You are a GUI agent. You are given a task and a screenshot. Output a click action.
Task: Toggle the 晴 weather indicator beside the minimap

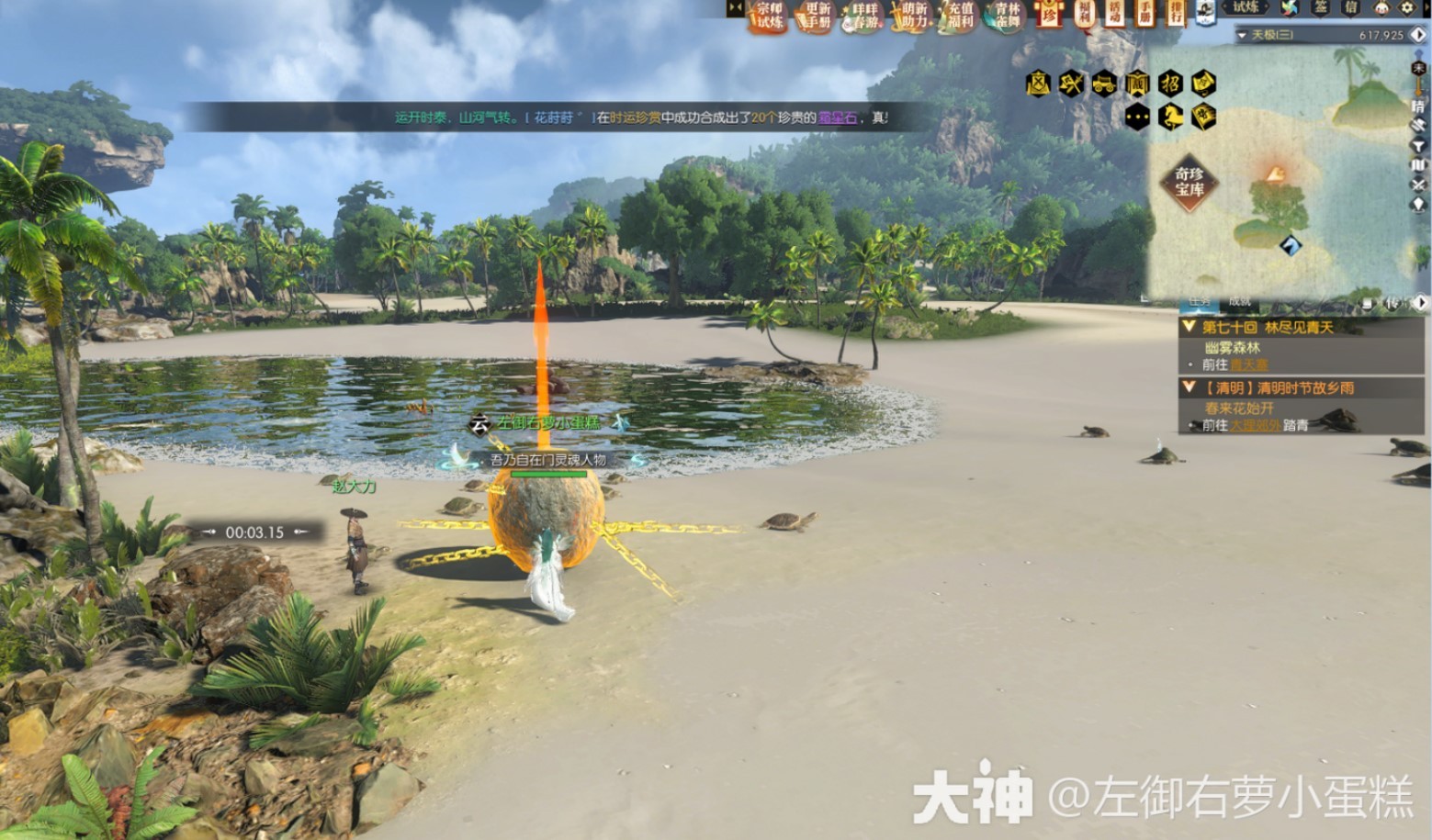tap(1419, 106)
